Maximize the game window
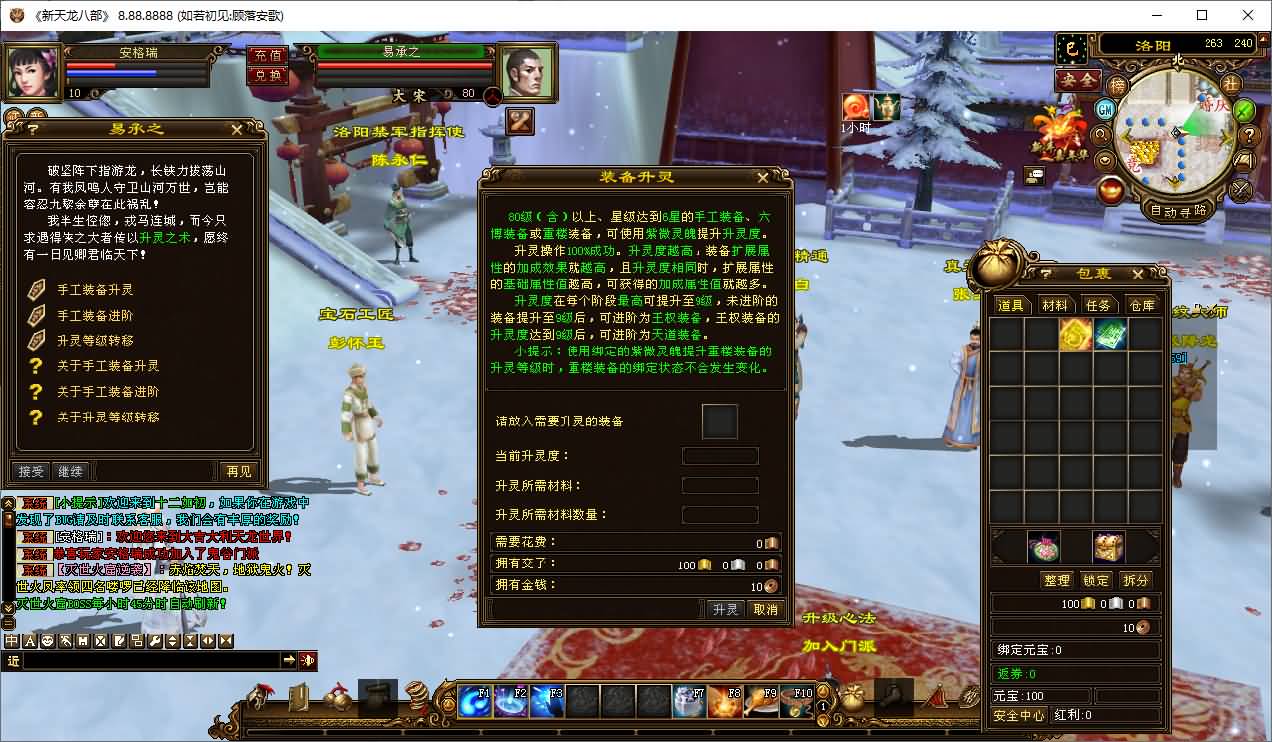Screen dimensions: 1272x742 pos(1202,15)
